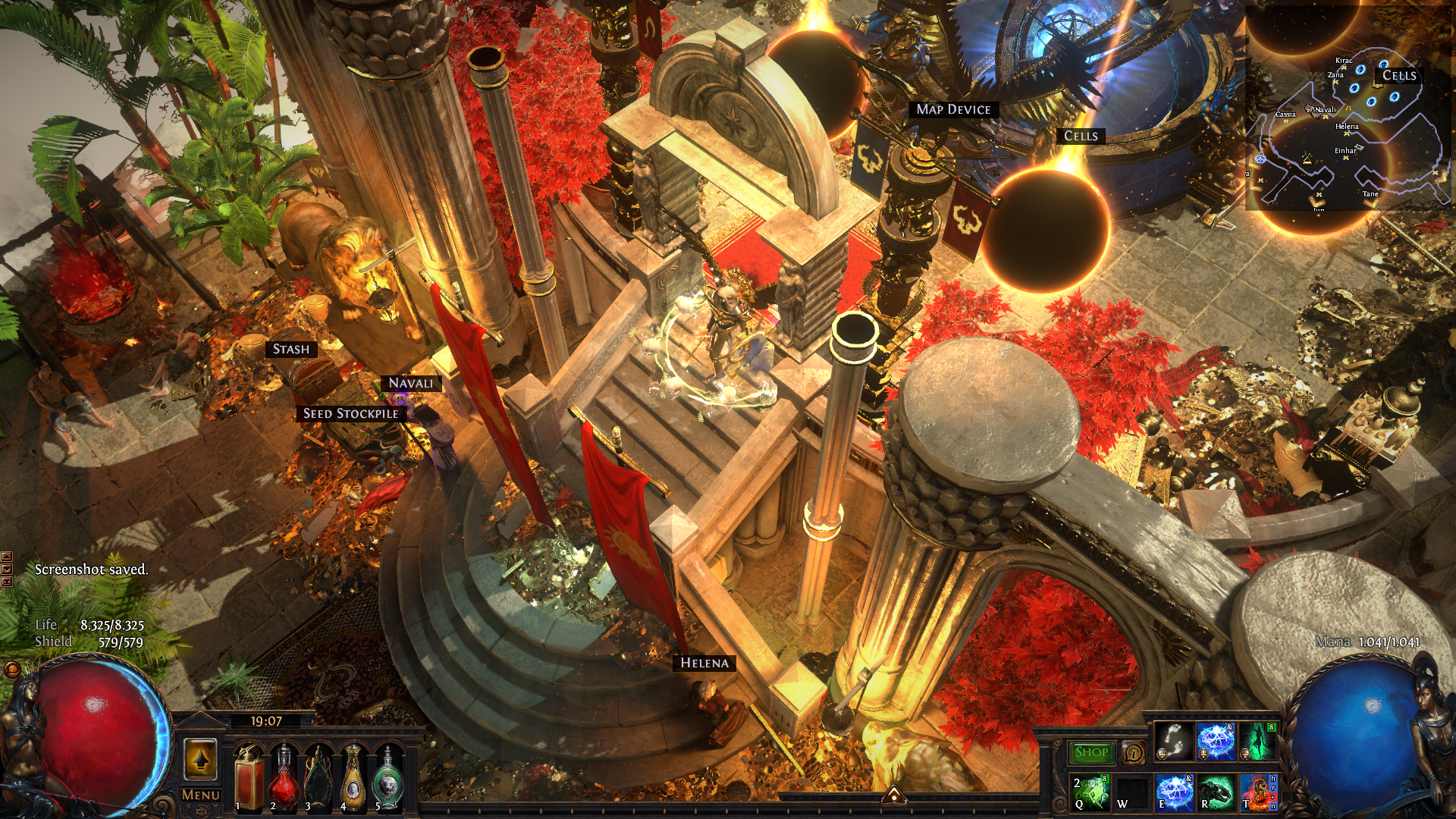Click the Navali name label
The height and width of the screenshot is (819, 1456).
click(410, 383)
